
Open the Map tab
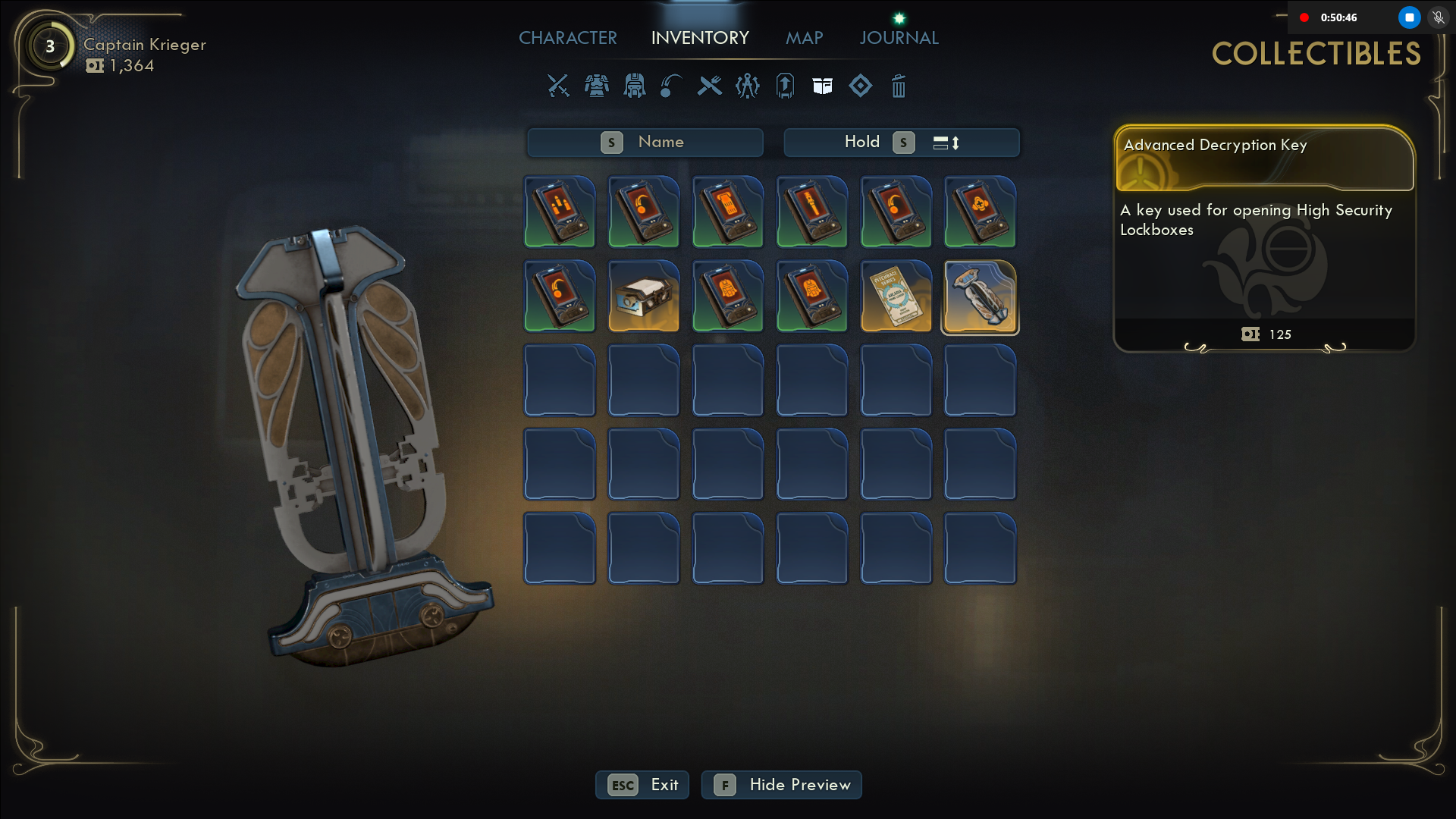pyautogui.click(x=804, y=38)
